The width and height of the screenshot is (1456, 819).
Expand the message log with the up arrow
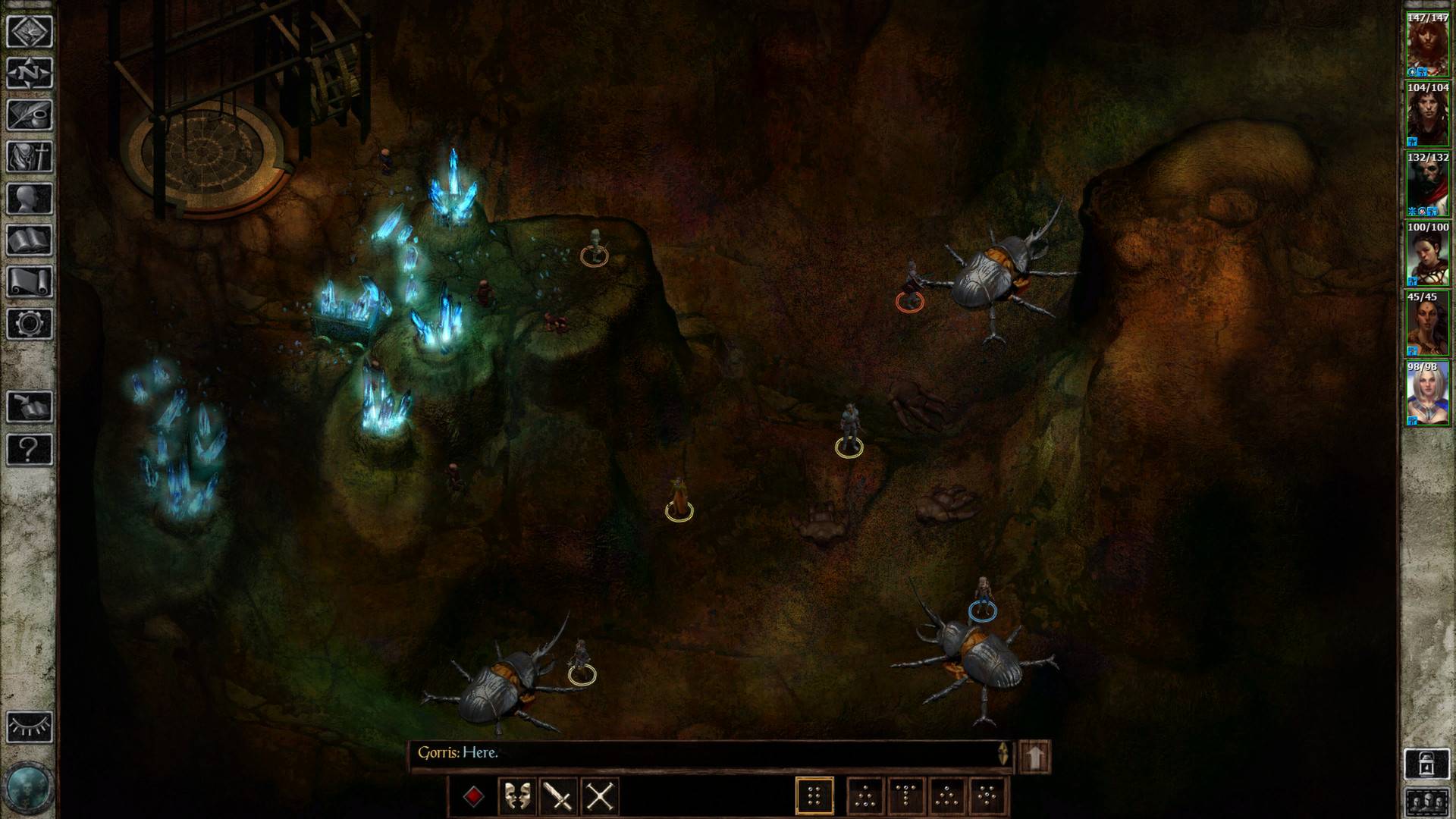click(1036, 755)
